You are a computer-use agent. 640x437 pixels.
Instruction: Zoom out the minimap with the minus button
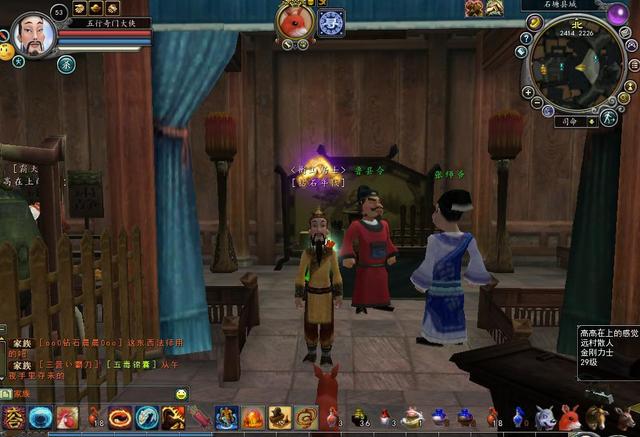pyautogui.click(x=536, y=103)
